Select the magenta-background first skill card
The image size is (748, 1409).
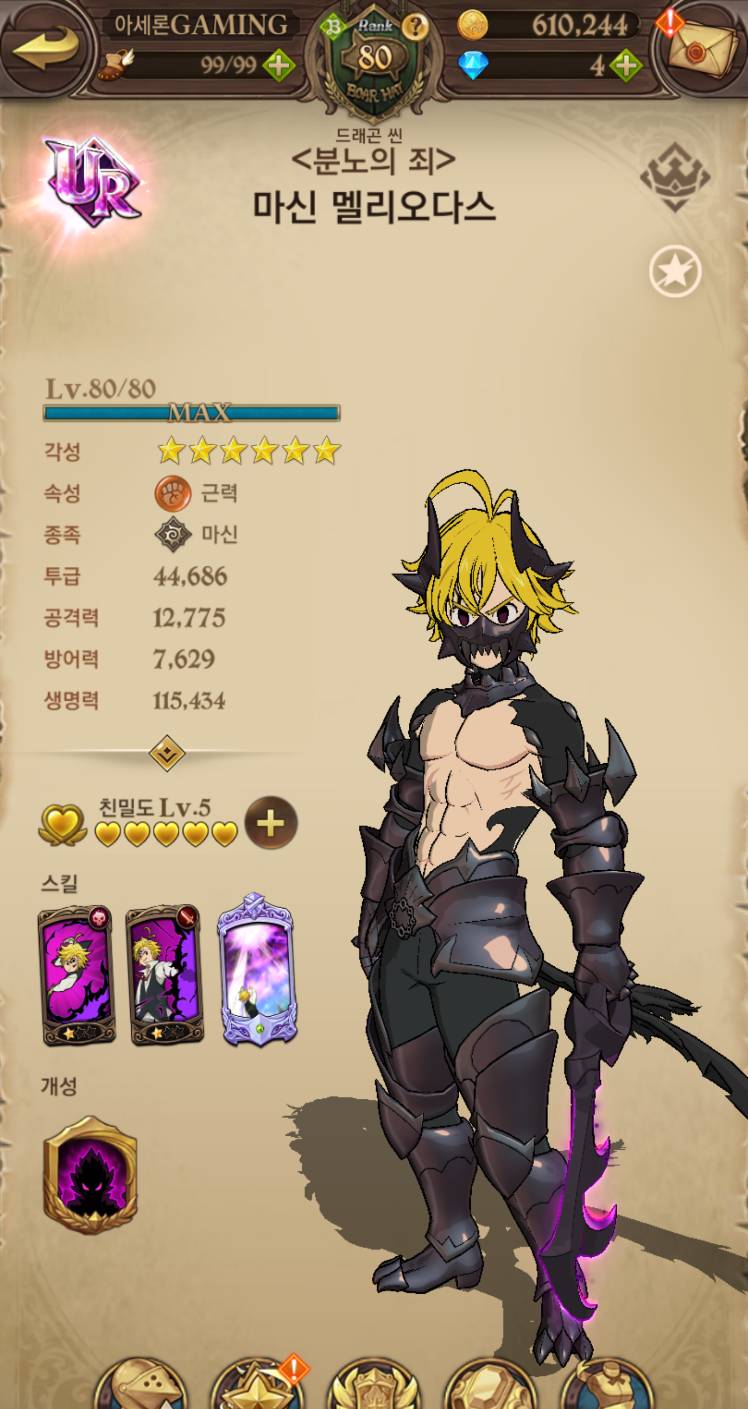76,975
